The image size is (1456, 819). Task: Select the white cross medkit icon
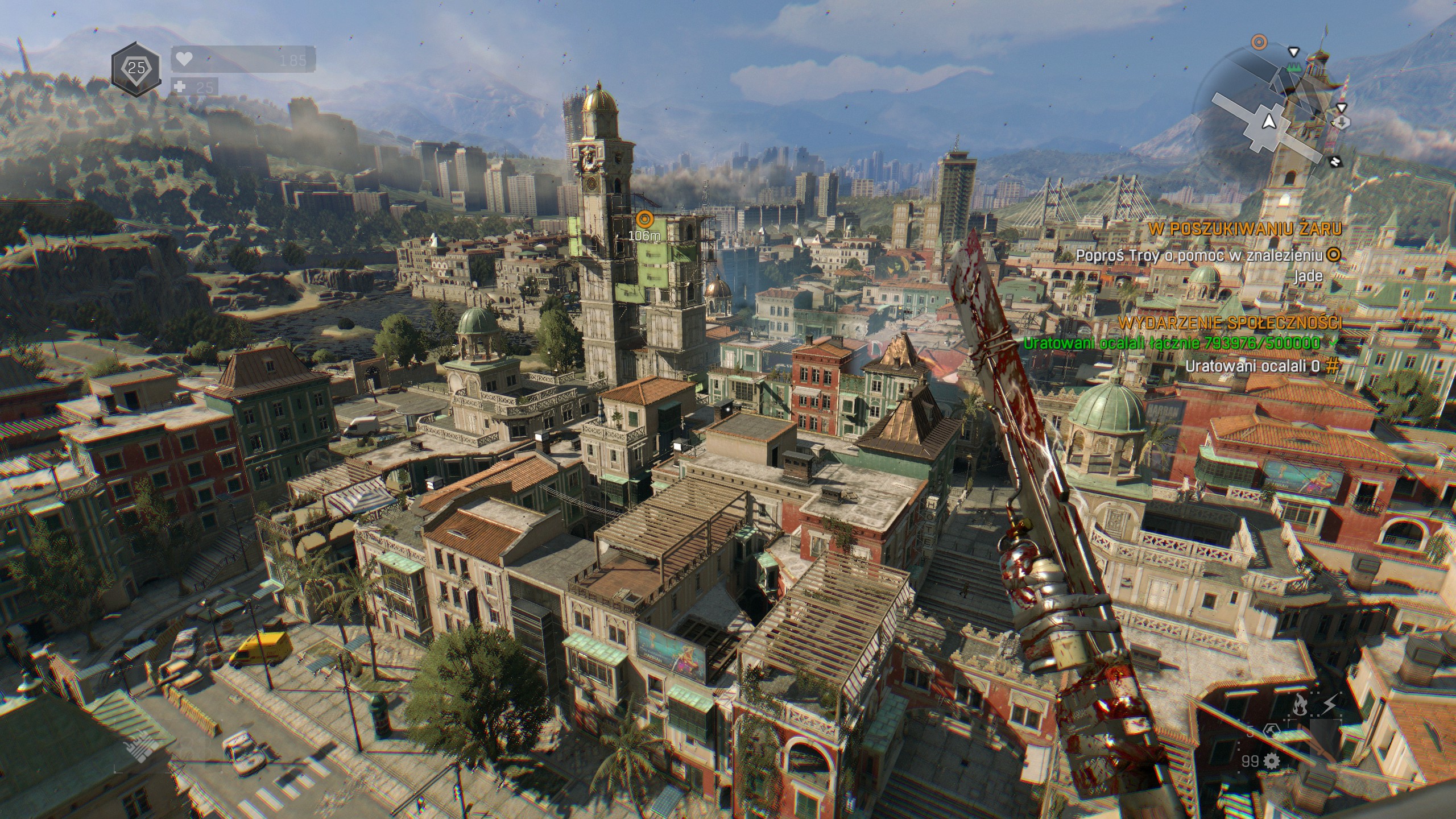[181, 87]
